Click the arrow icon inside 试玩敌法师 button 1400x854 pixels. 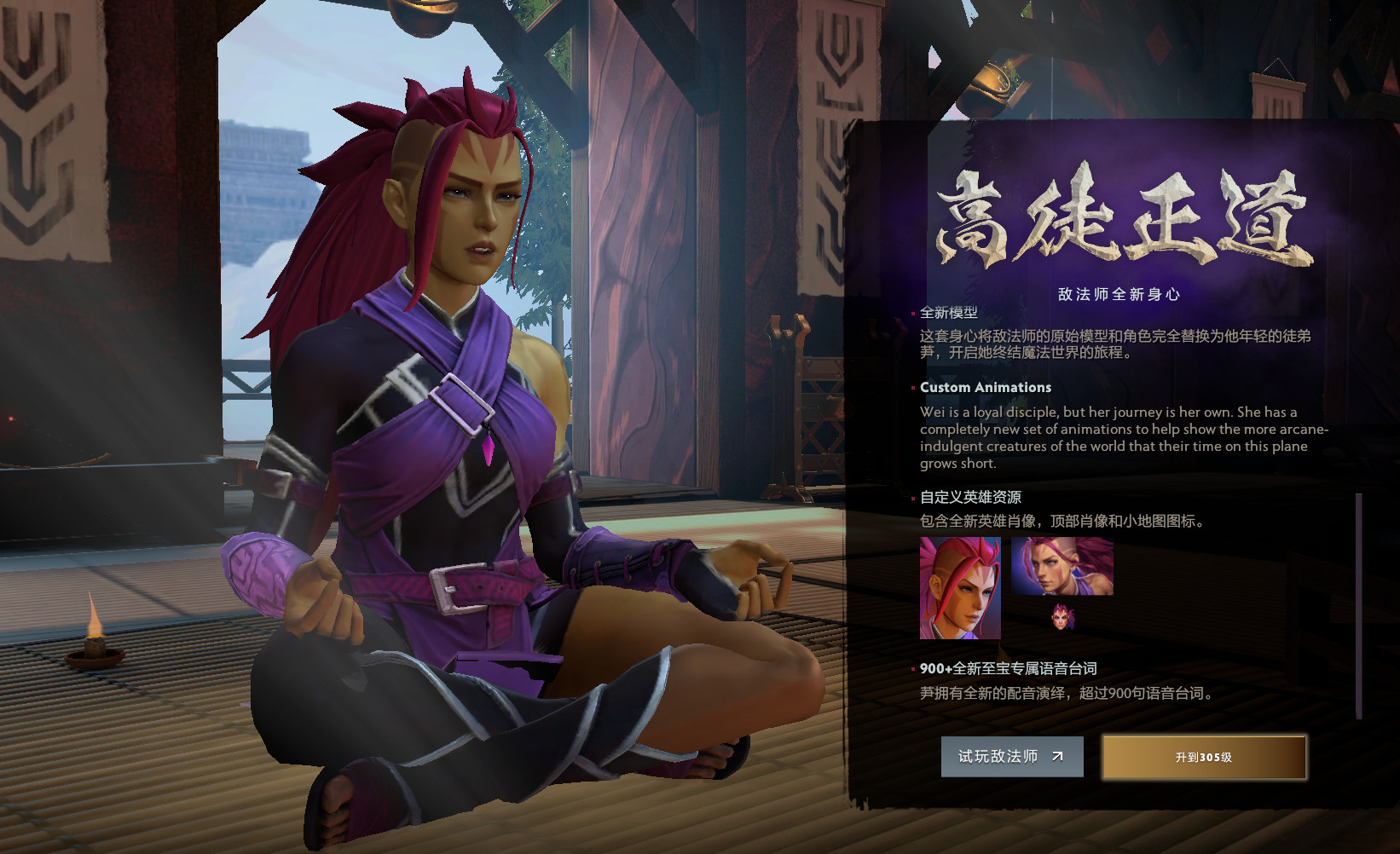point(1057,756)
